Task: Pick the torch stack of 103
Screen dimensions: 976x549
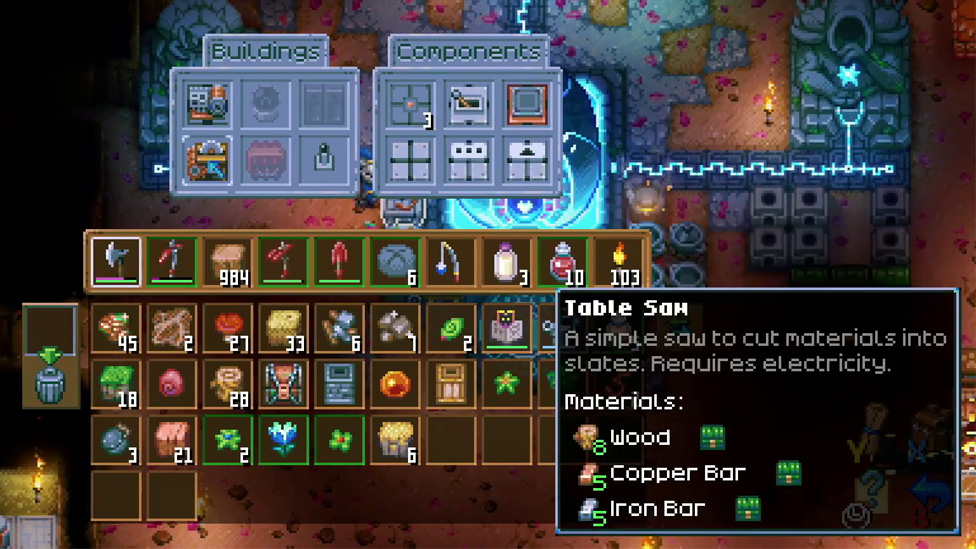Action: pyautogui.click(x=619, y=262)
